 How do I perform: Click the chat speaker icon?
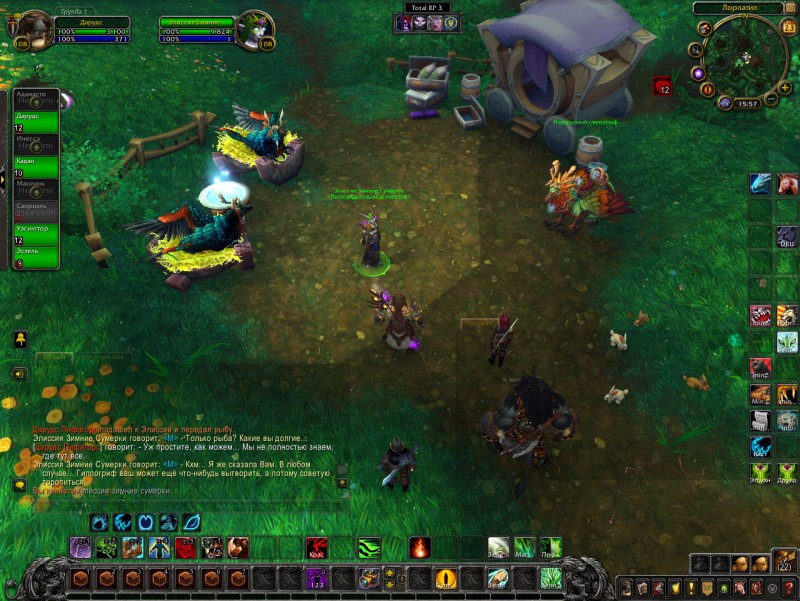[20, 373]
